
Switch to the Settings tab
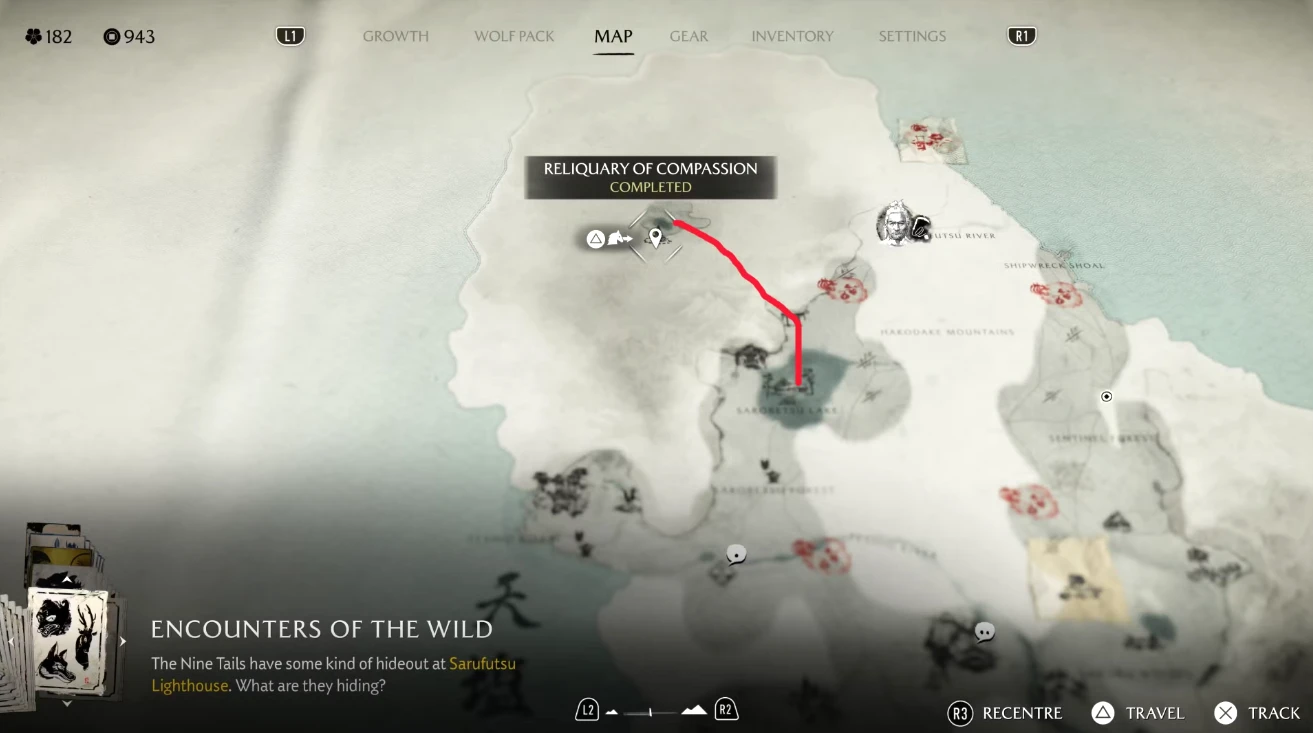912,36
